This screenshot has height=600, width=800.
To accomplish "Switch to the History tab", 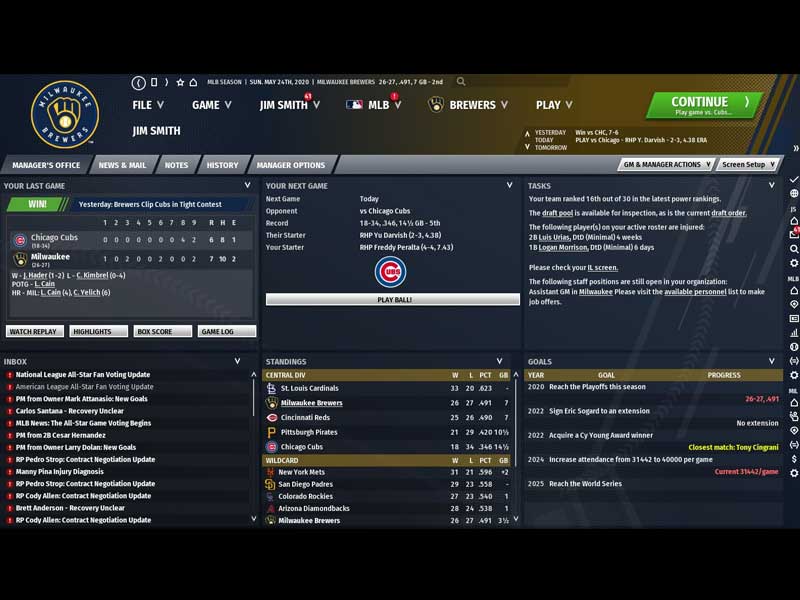I will (222, 165).
